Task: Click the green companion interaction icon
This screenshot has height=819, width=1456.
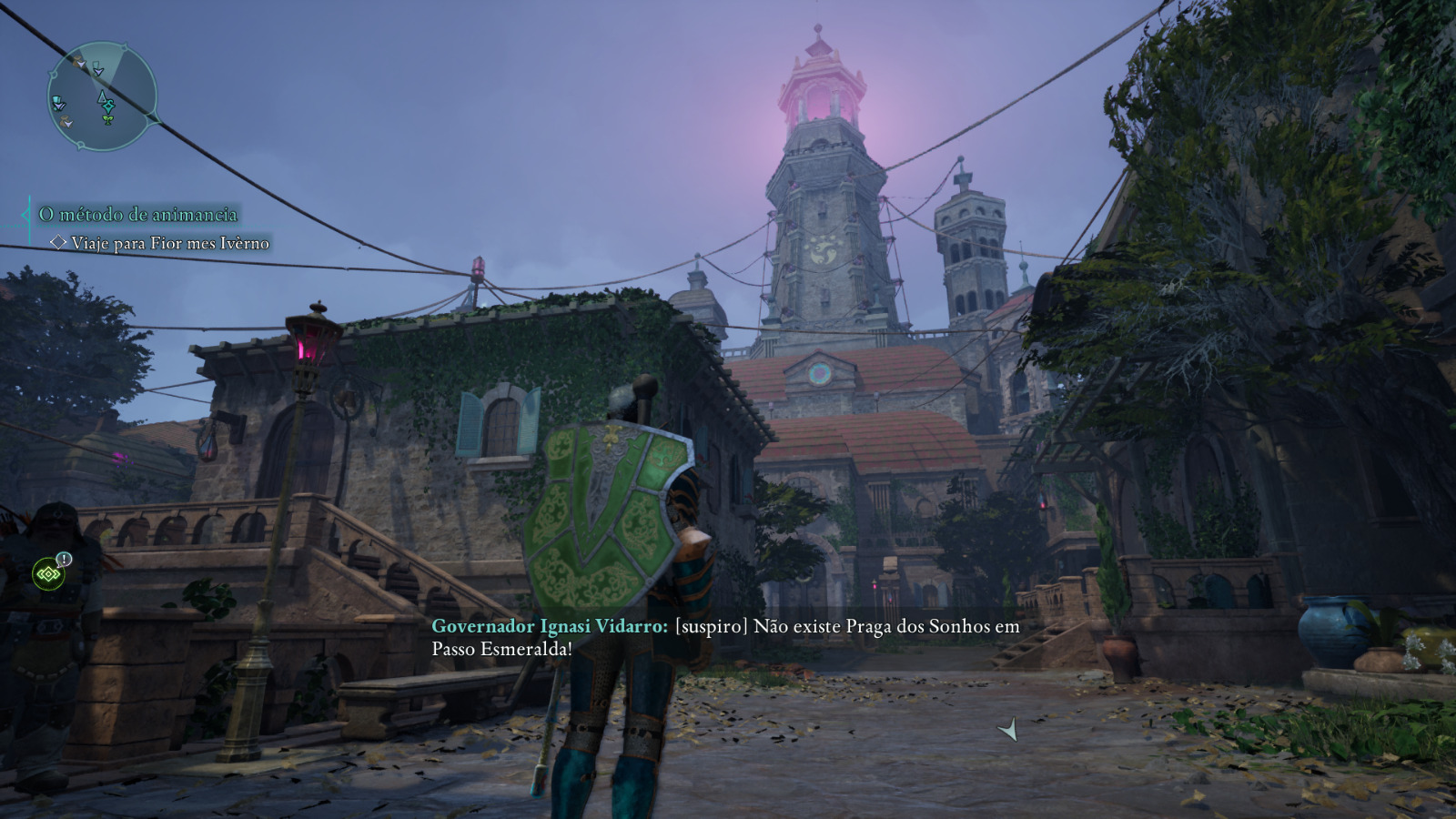Action: coord(48,574)
